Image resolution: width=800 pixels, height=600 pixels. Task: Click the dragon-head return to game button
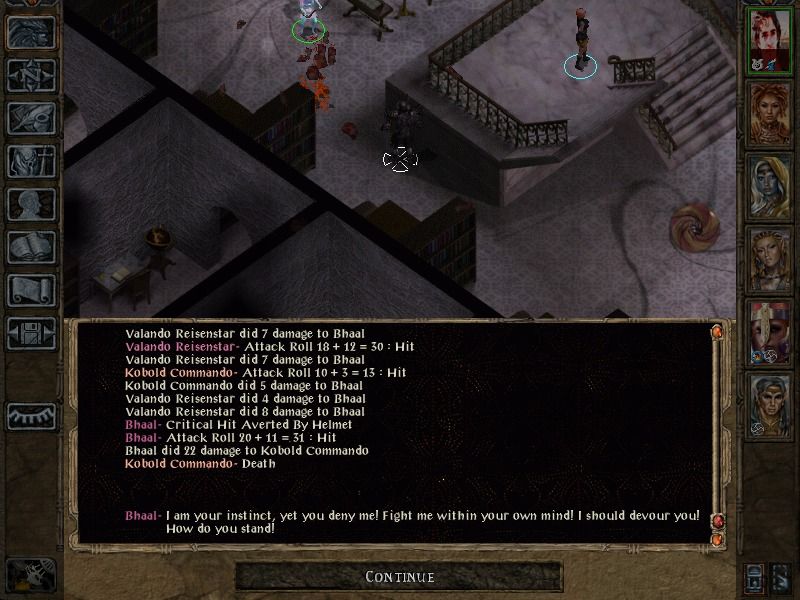(31, 32)
